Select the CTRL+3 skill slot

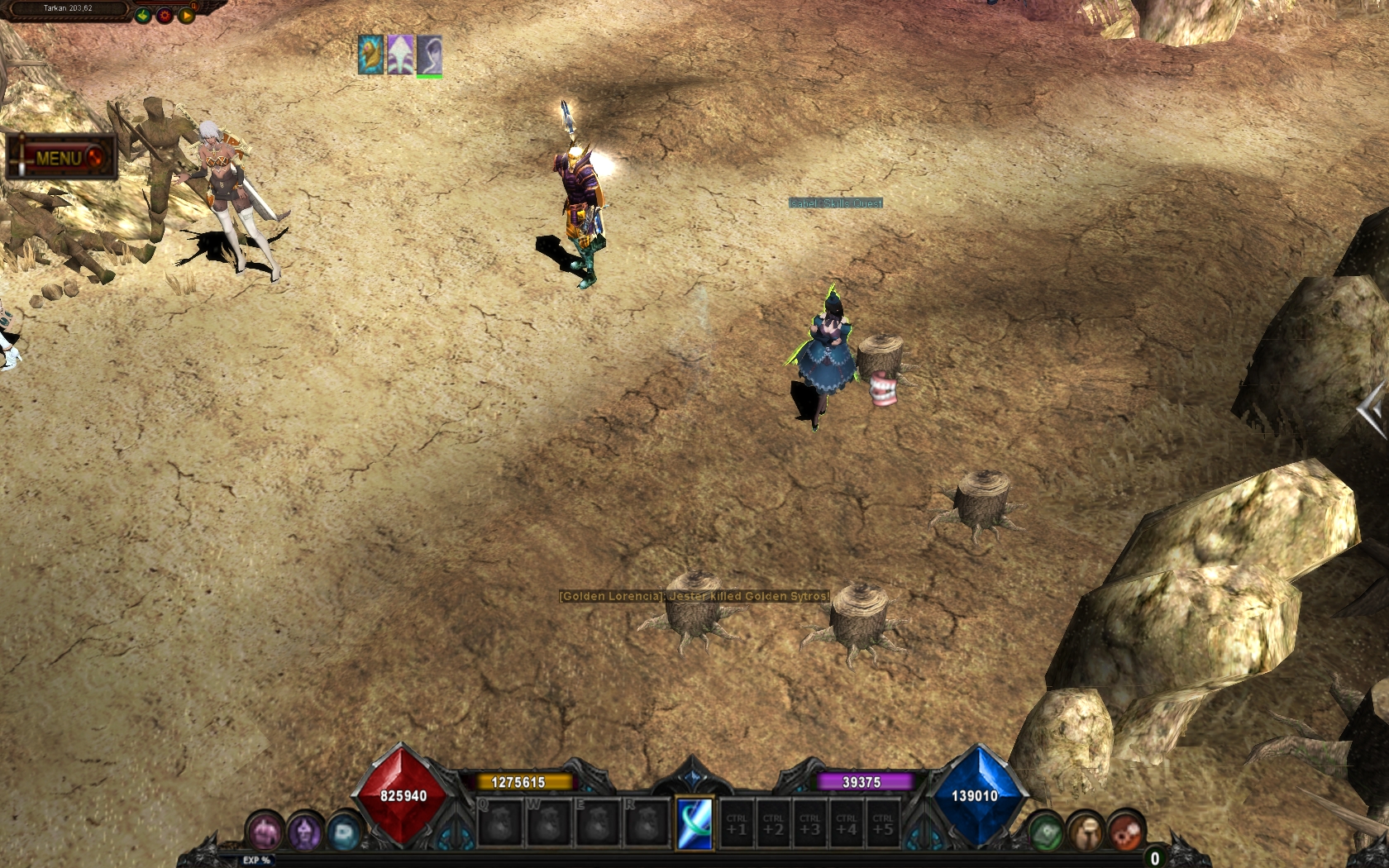coord(810,823)
